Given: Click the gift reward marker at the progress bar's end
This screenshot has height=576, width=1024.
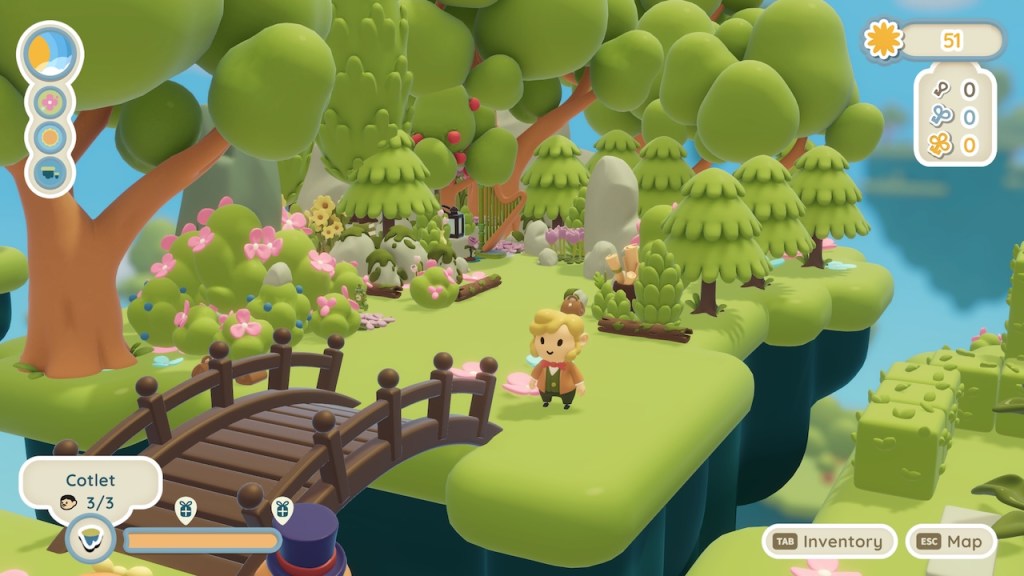Looking at the screenshot, I should 282,510.
